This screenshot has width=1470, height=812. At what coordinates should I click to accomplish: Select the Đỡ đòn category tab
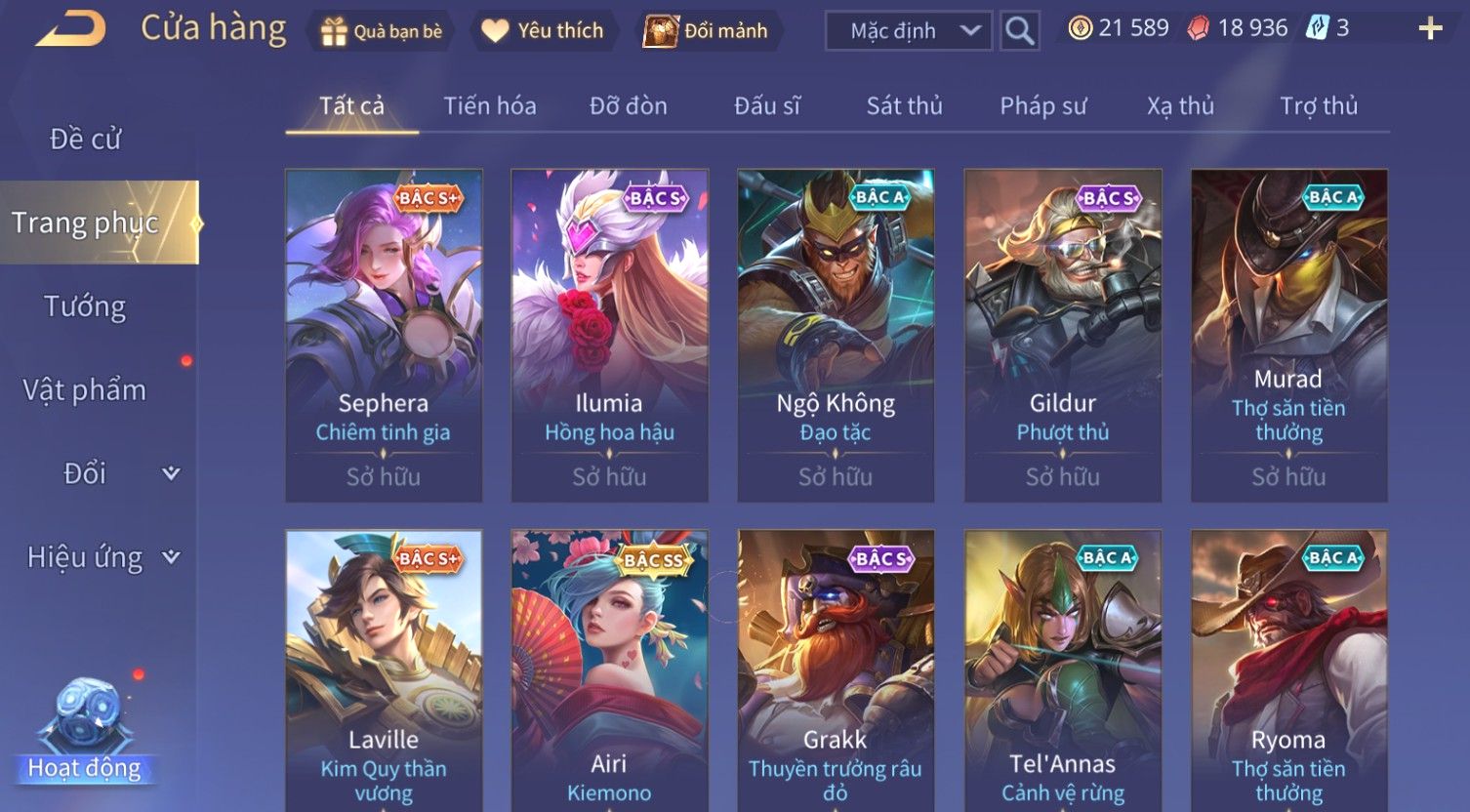[629, 105]
